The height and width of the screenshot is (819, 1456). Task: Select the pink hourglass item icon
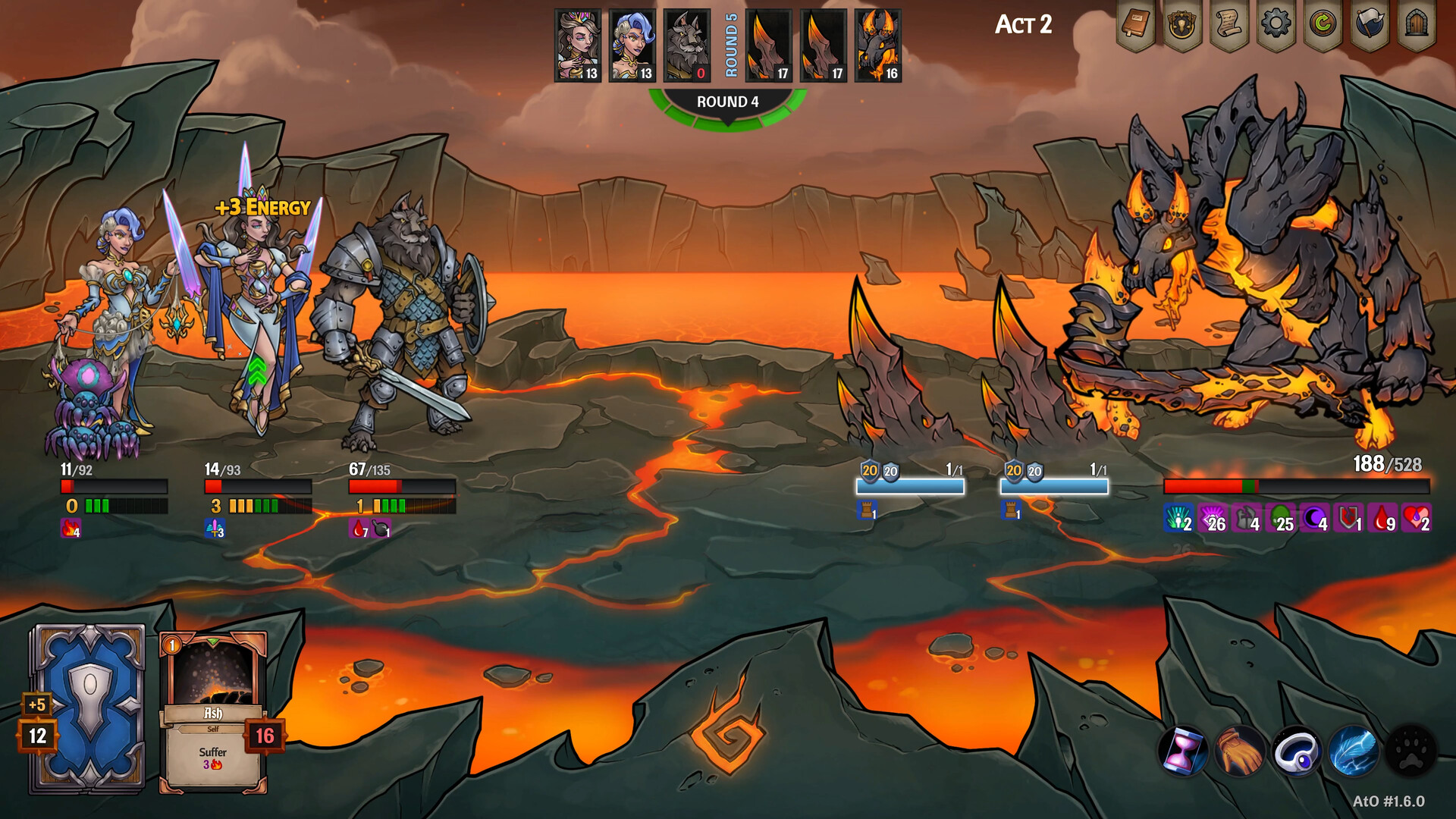(x=1183, y=752)
